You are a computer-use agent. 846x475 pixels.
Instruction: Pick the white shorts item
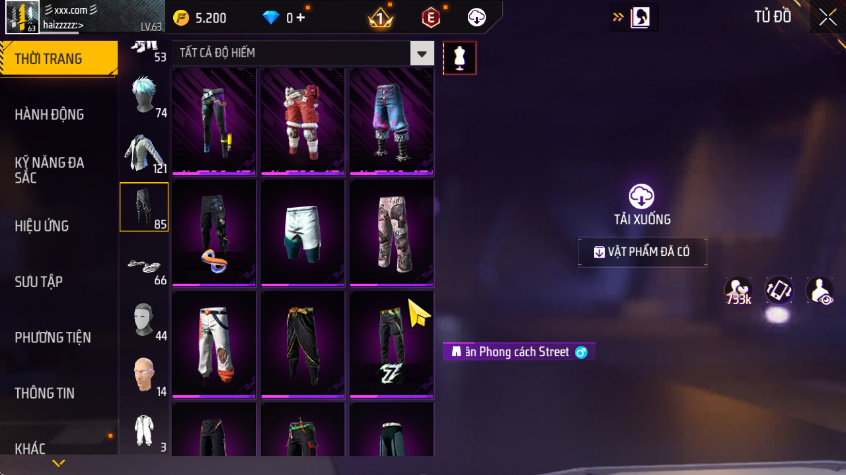pos(303,232)
